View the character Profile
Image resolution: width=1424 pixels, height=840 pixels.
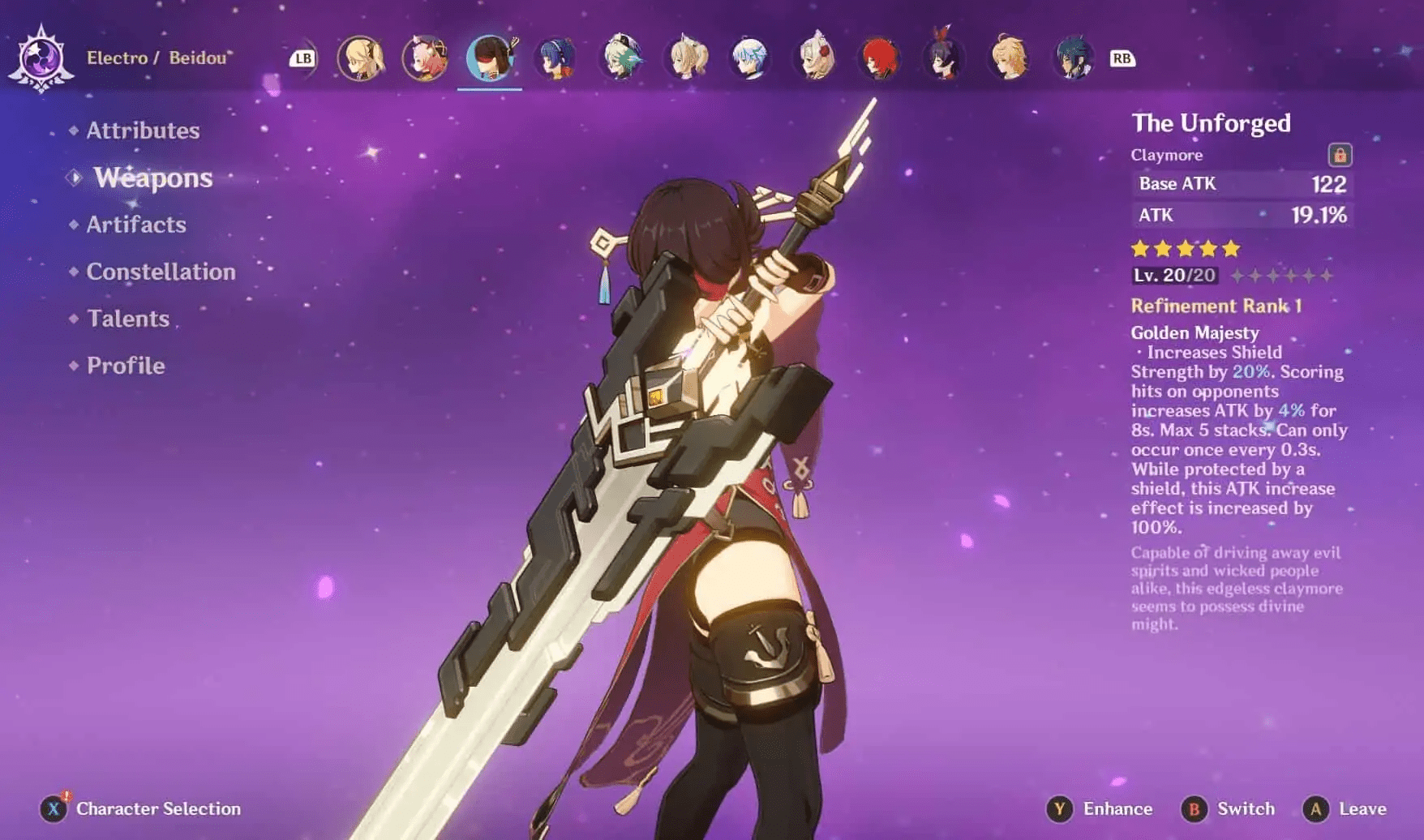coord(126,366)
